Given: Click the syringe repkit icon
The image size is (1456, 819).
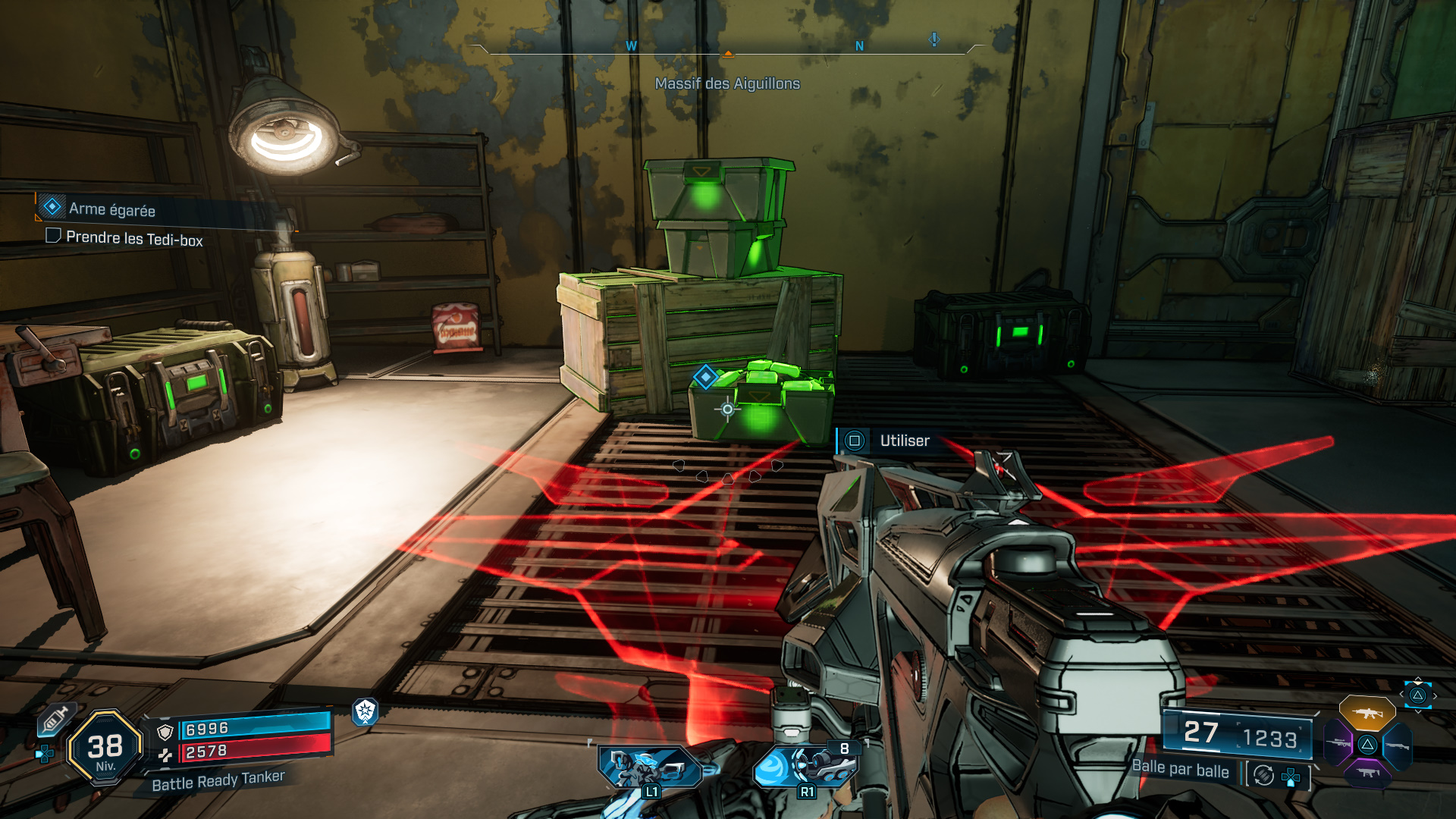Looking at the screenshot, I should point(55,719).
